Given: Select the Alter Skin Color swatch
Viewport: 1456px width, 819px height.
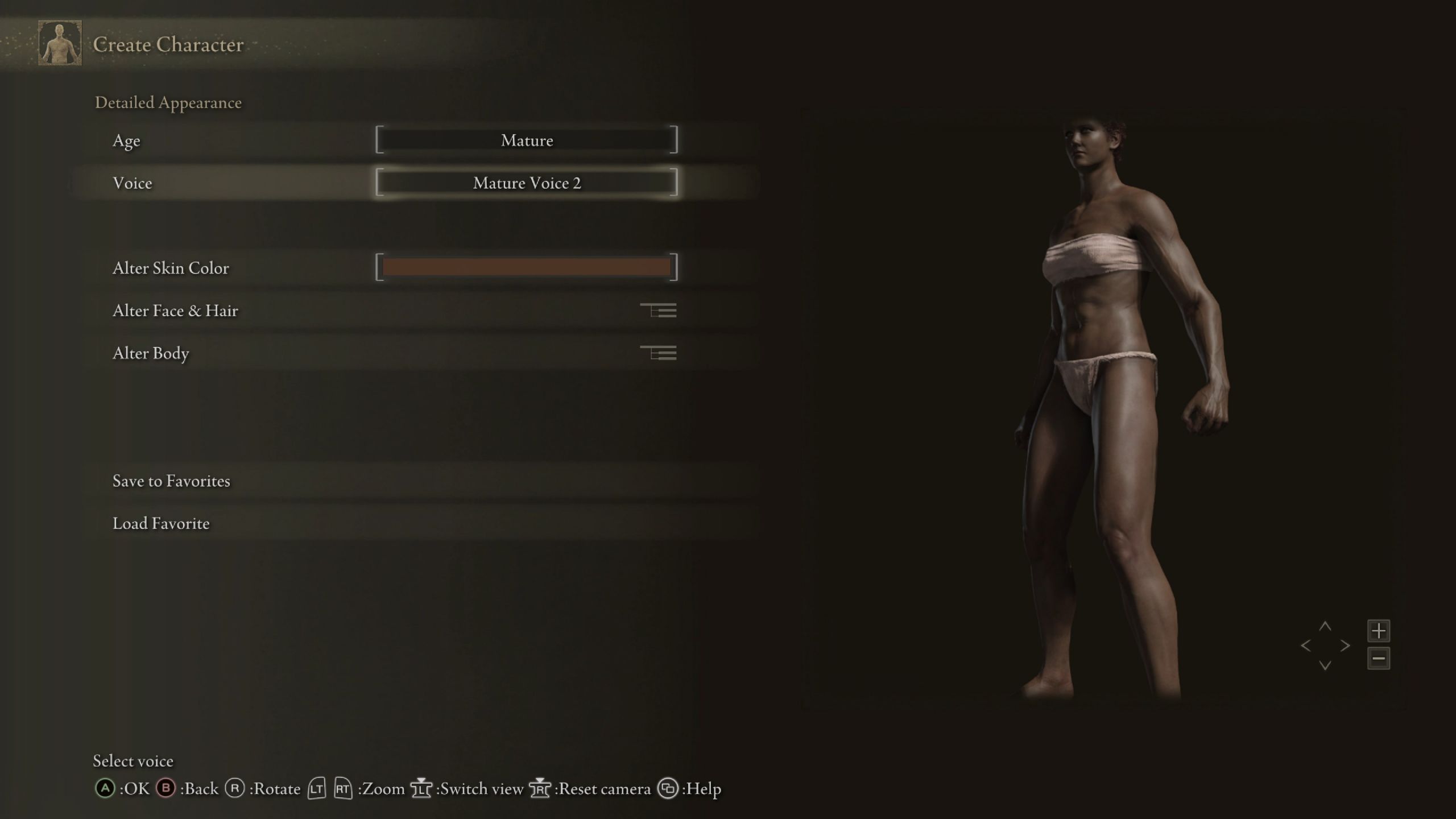Looking at the screenshot, I should pos(526,267).
